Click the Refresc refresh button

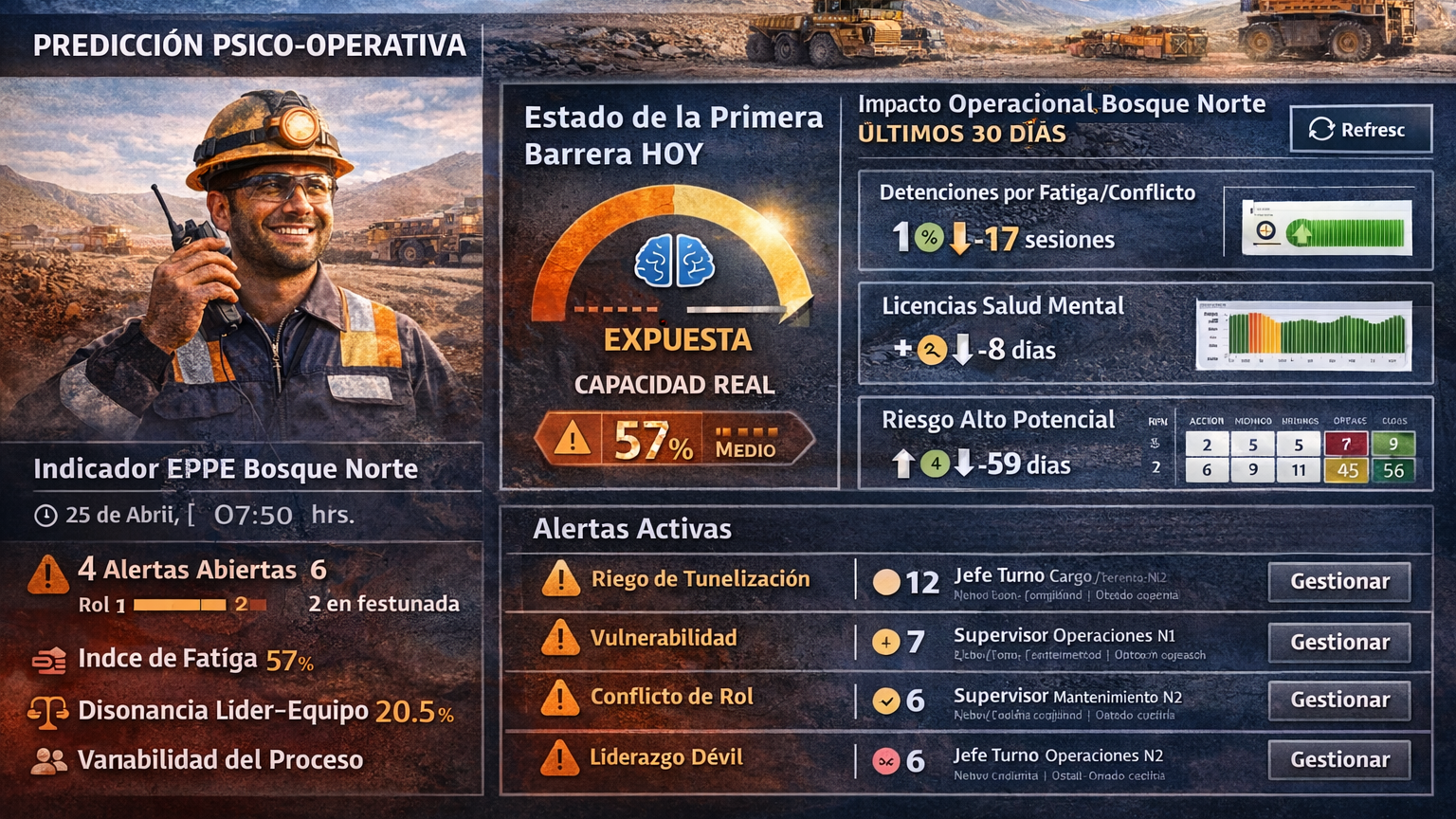[x=1359, y=129]
